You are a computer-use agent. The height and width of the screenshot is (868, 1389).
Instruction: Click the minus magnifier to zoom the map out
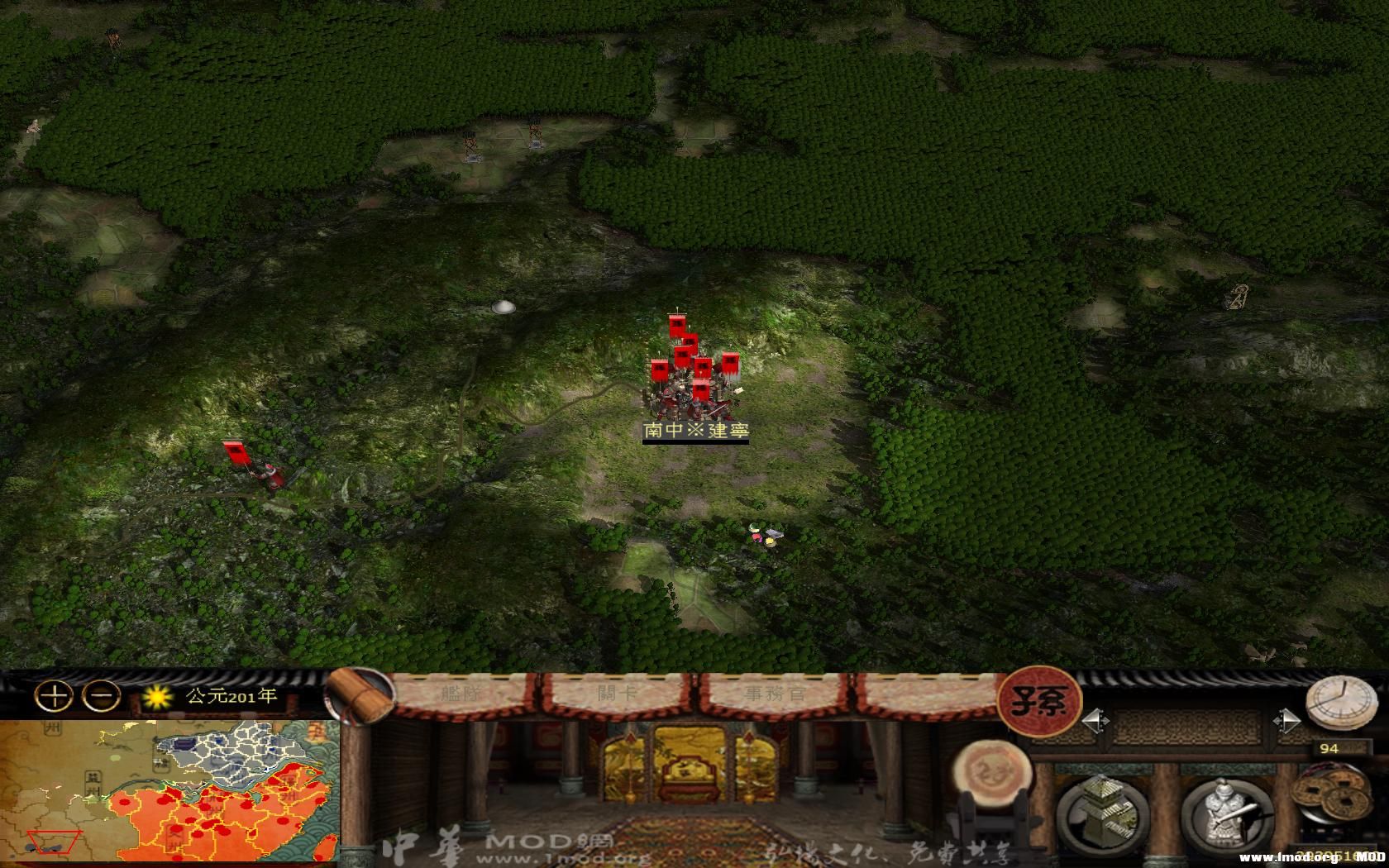pos(100,696)
